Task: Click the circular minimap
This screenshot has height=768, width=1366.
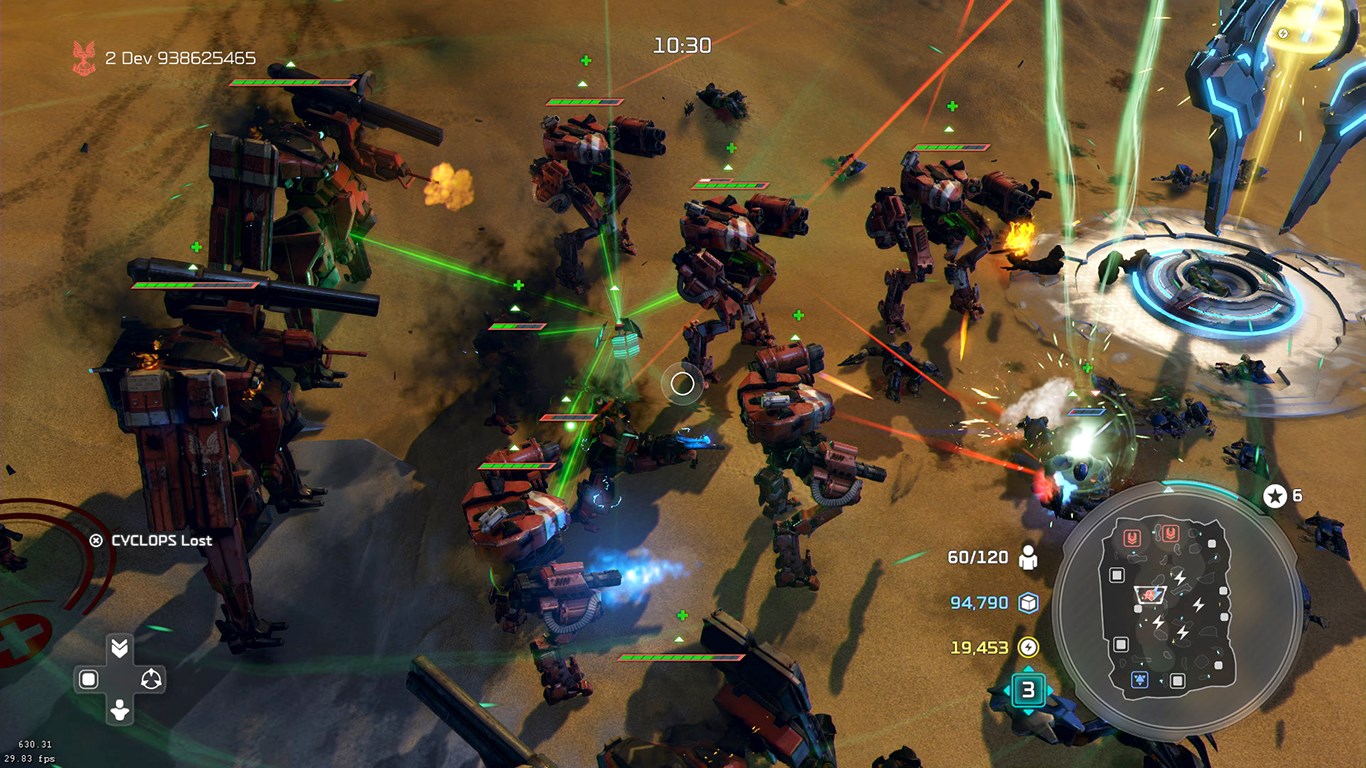Action: (x=1177, y=610)
